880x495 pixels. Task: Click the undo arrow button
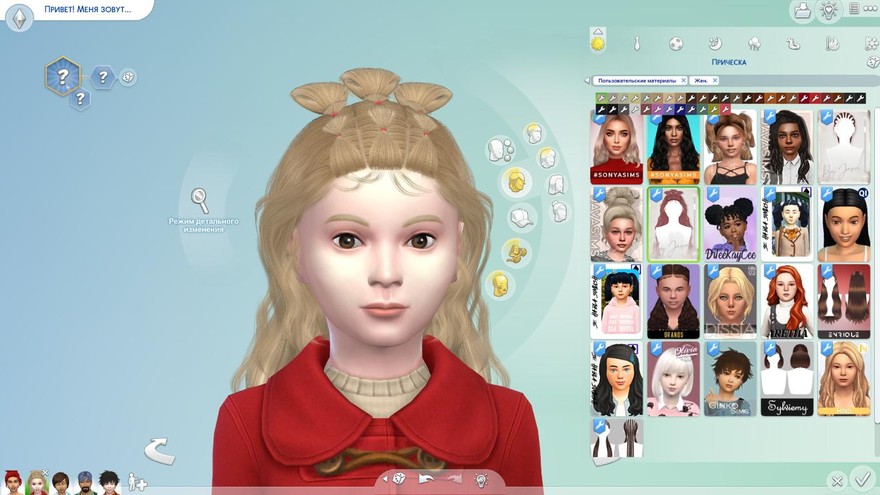(x=426, y=479)
